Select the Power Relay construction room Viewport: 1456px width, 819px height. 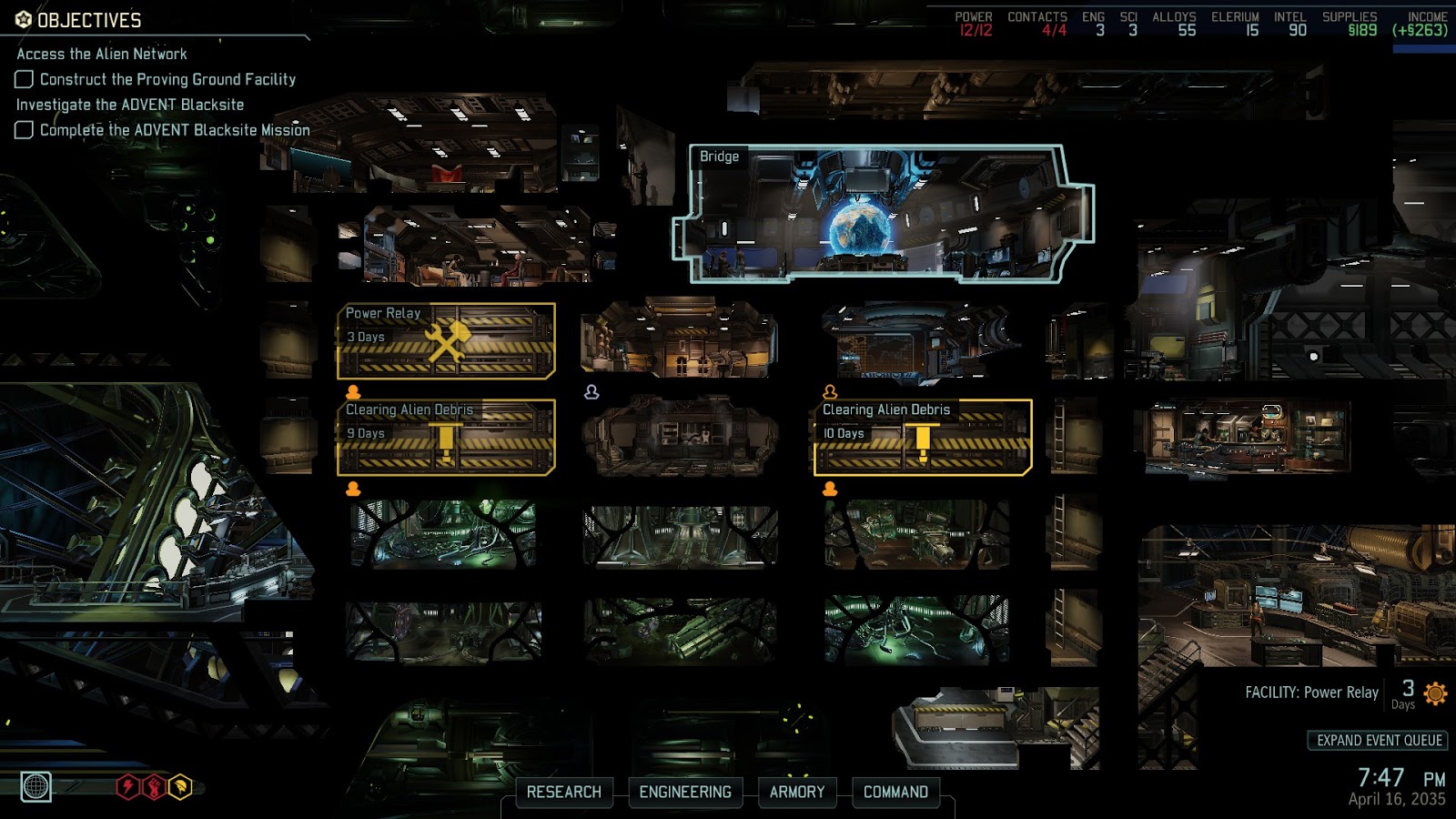pyautogui.click(x=446, y=341)
